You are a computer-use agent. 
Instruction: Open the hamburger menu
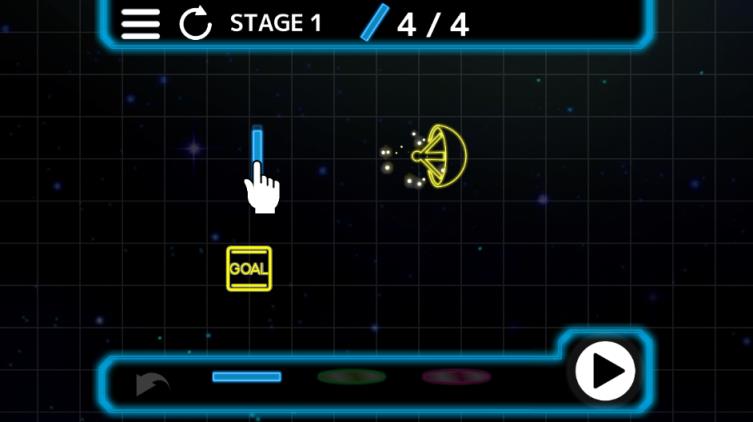point(141,24)
